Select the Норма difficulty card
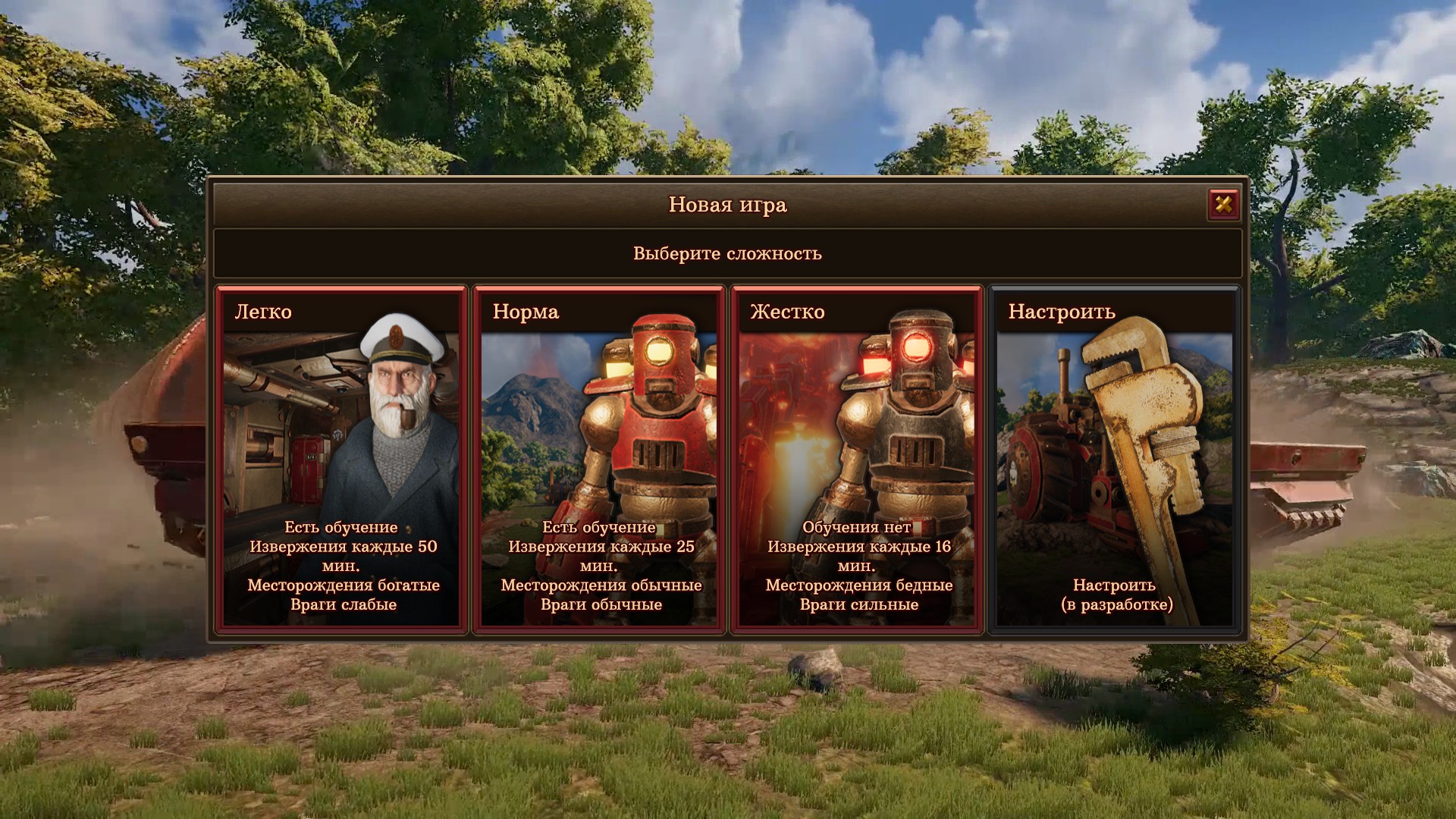Image resolution: width=1456 pixels, height=819 pixels. (x=599, y=459)
